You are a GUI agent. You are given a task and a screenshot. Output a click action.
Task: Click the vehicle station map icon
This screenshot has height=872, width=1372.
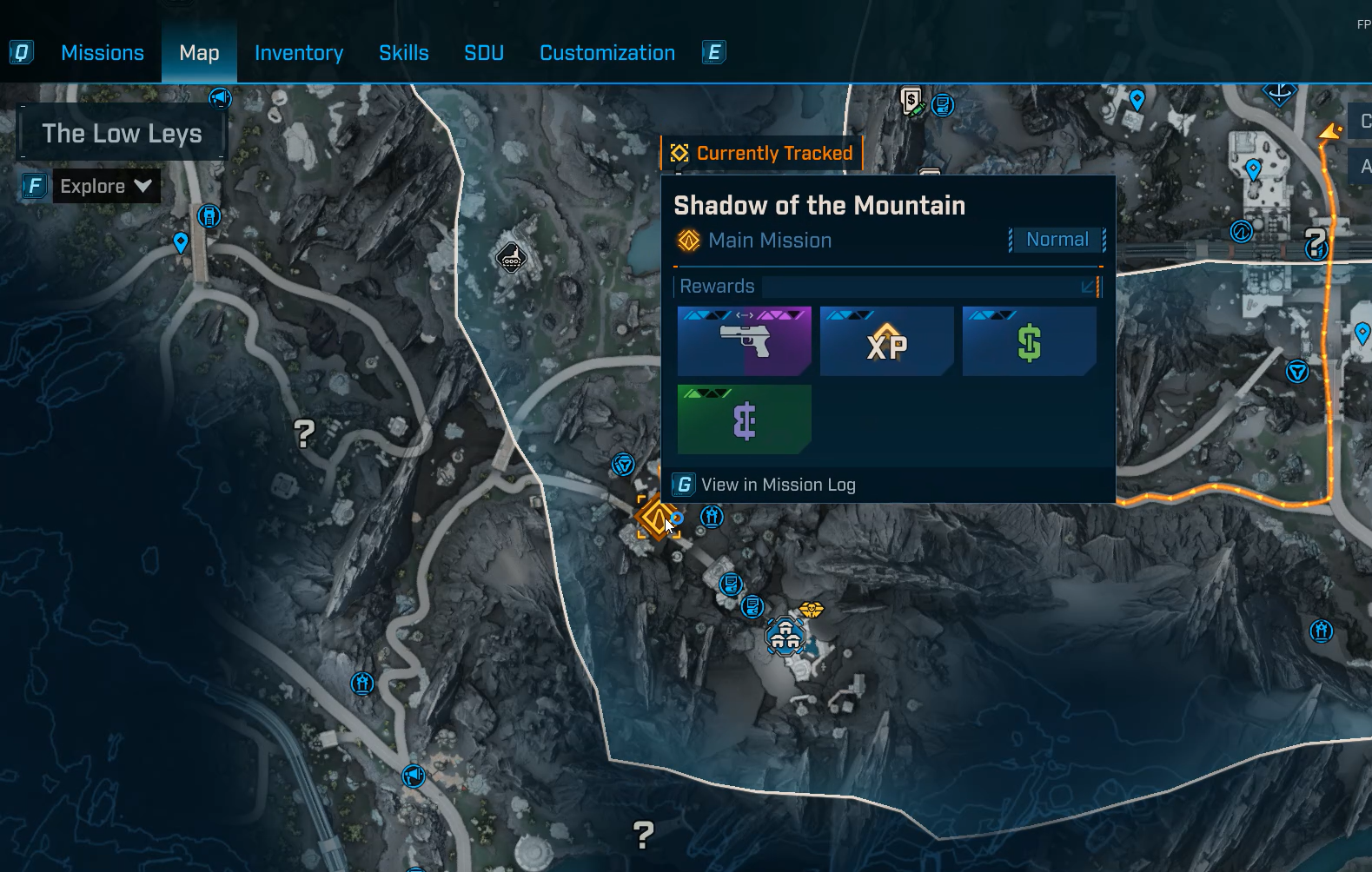coord(511,257)
